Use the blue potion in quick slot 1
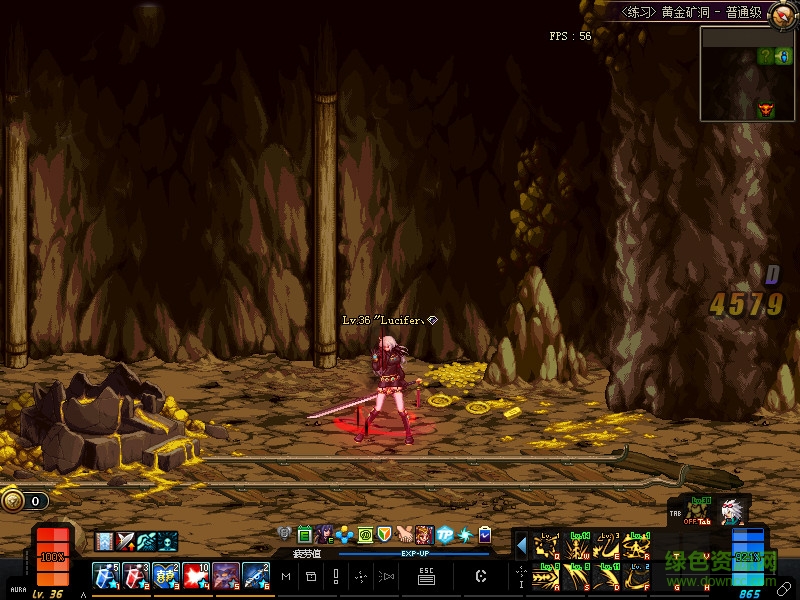The image size is (800, 600). (106, 575)
